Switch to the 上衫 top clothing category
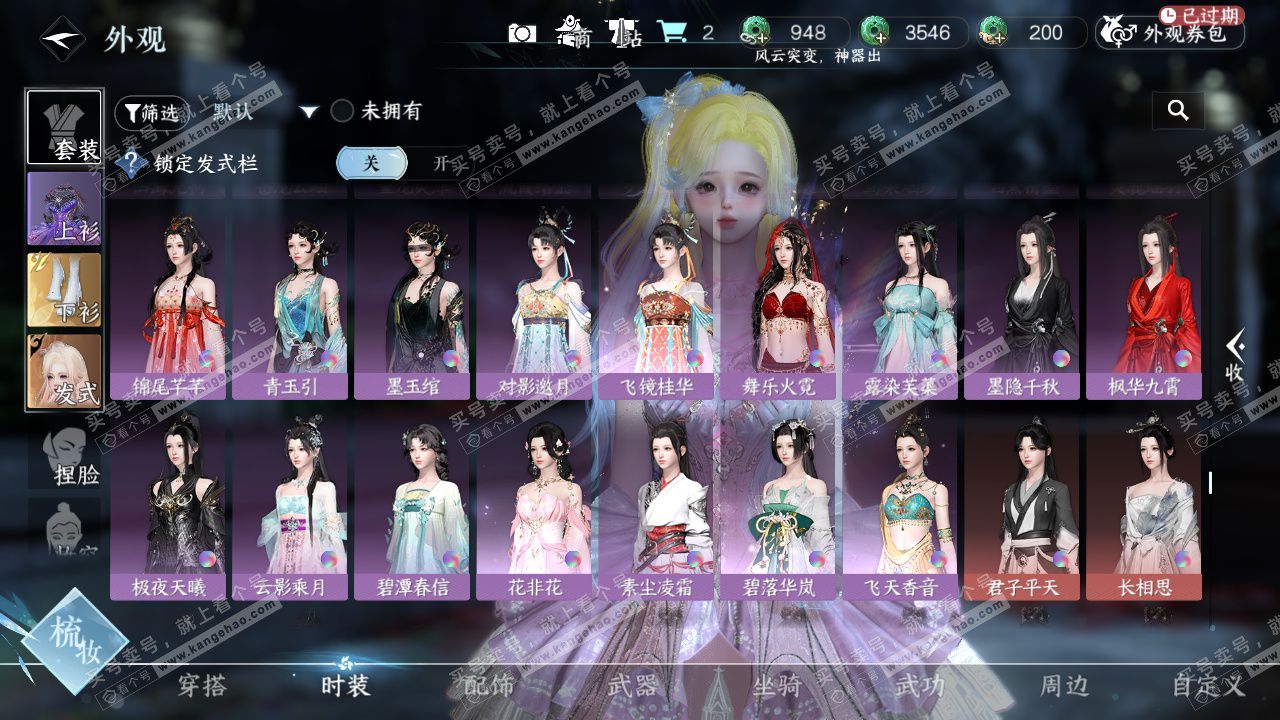 [64, 208]
